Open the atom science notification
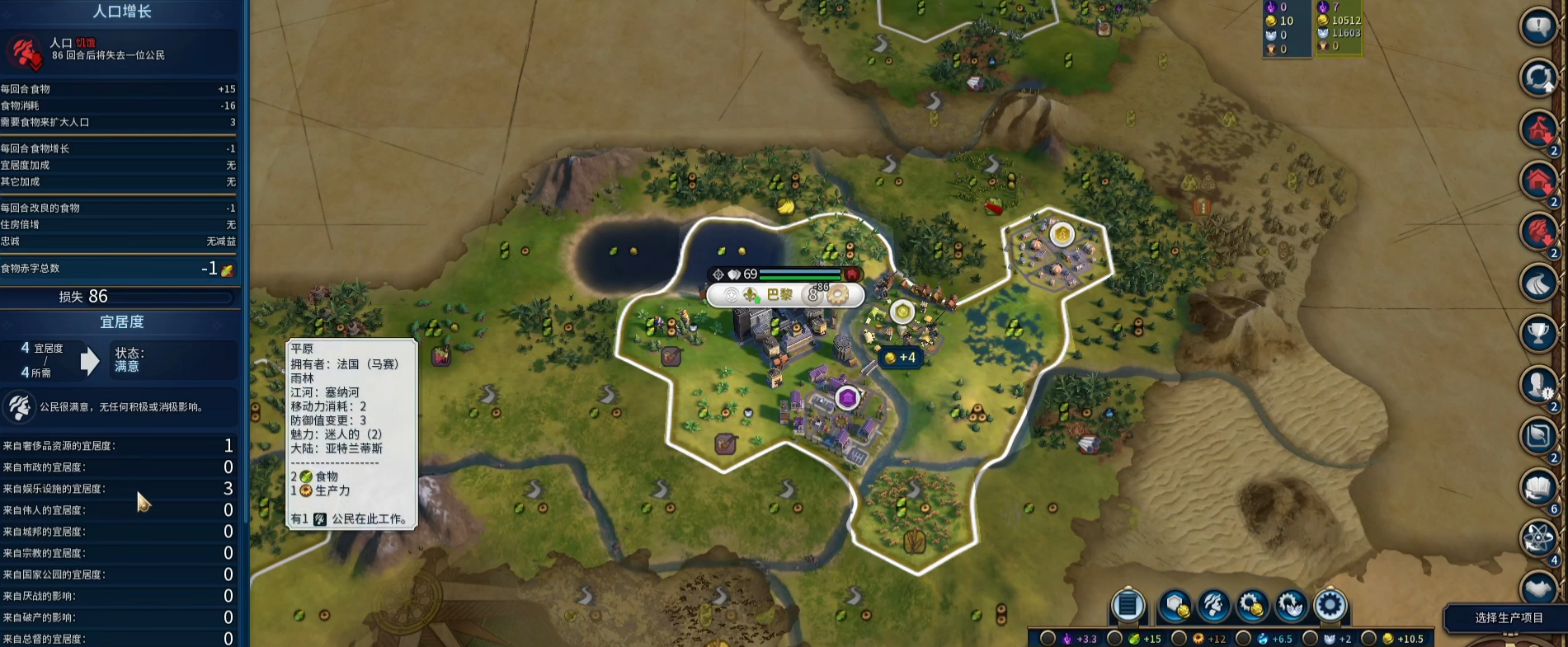1568x647 pixels. pos(1538,538)
